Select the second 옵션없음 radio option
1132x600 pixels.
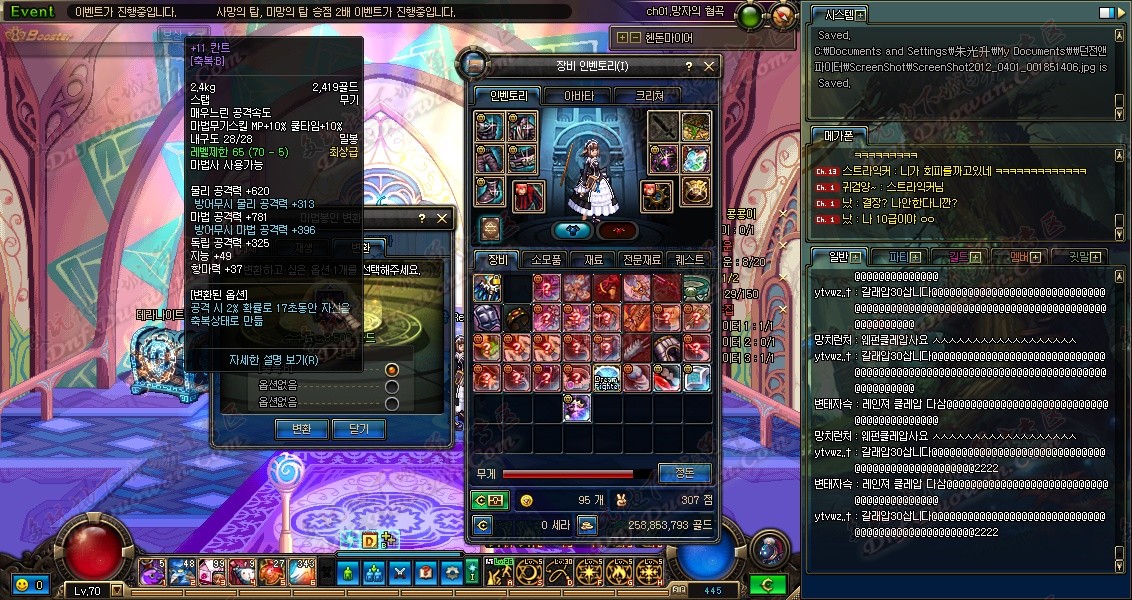(392, 387)
